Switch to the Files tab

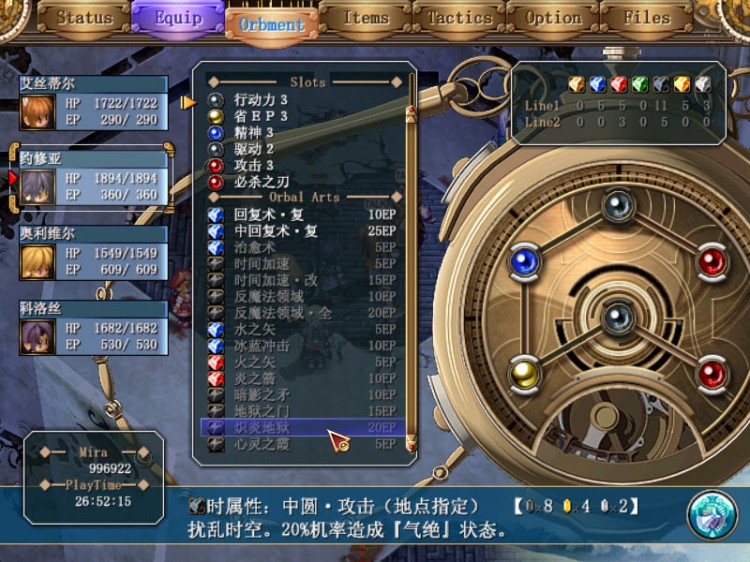click(x=646, y=18)
